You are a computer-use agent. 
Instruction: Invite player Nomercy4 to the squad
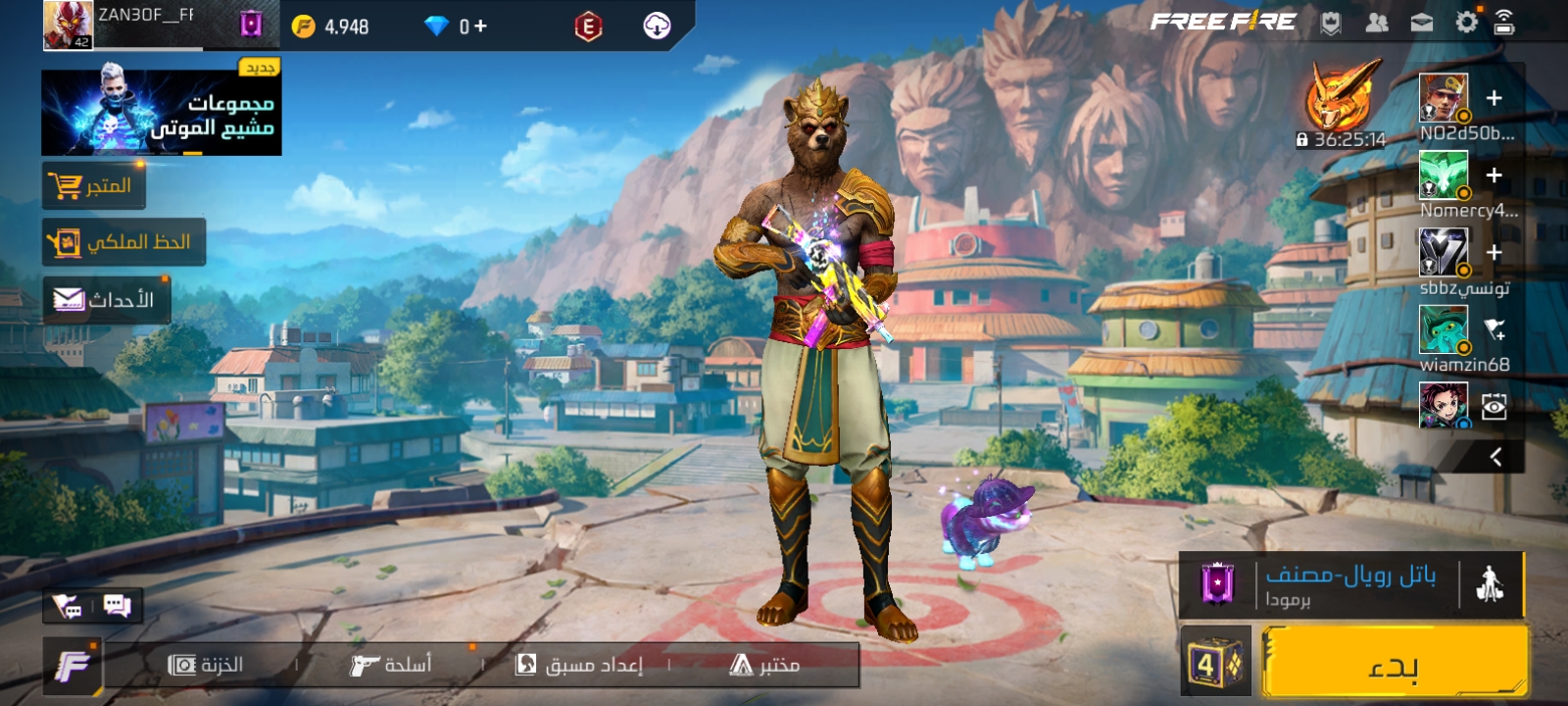(x=1494, y=176)
